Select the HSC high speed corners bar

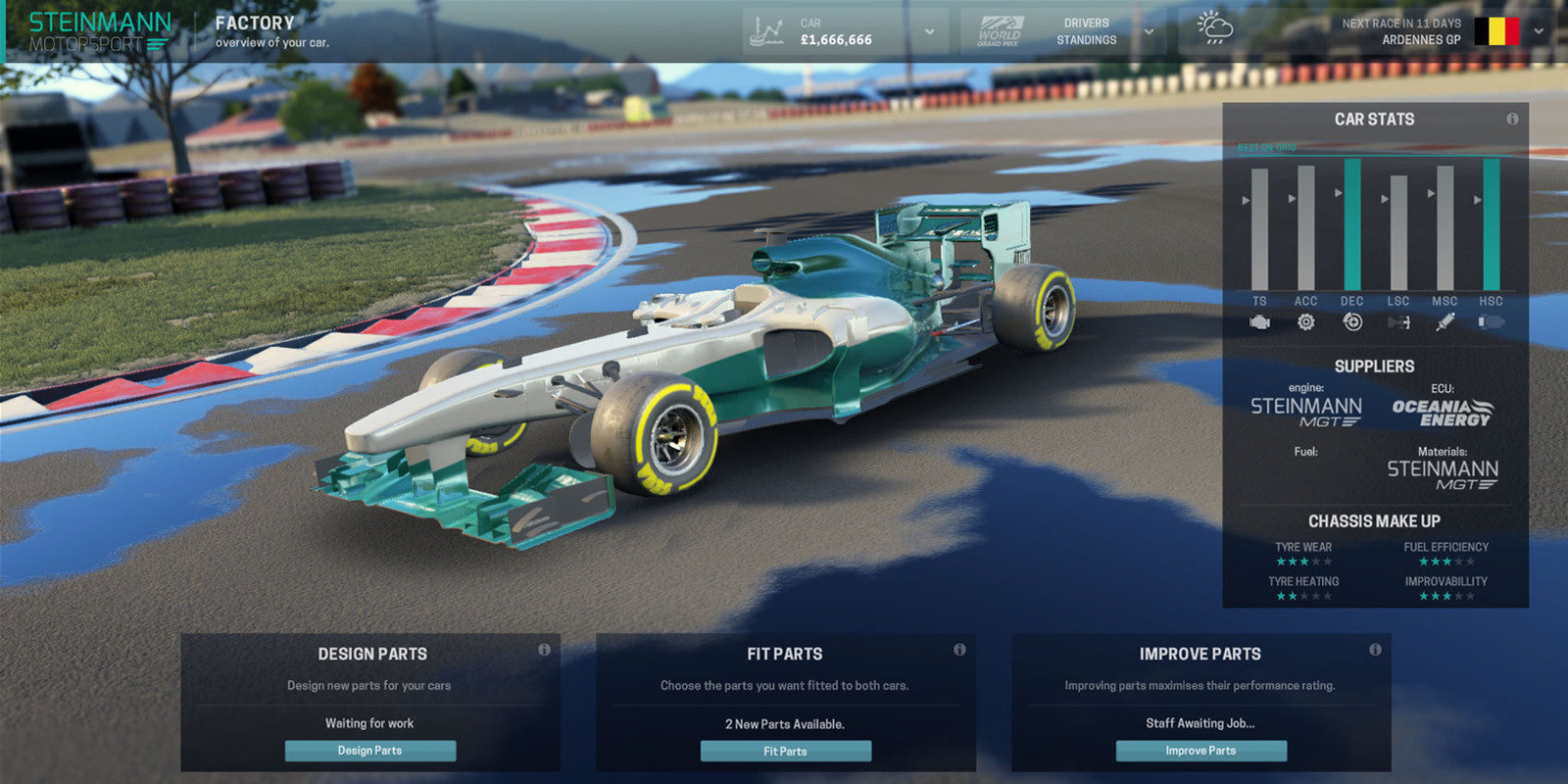click(1491, 224)
